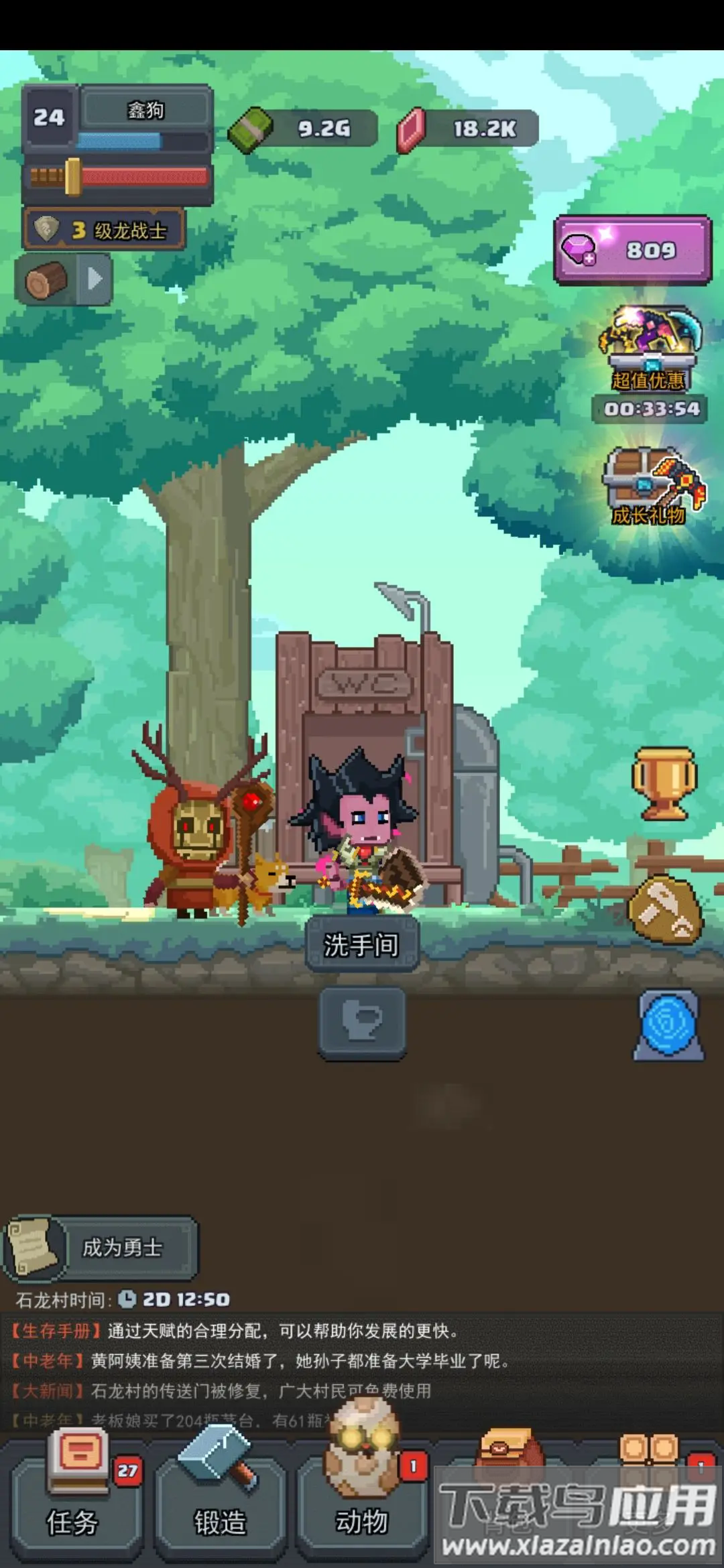Tap the green cash currency counter
The width and height of the screenshot is (724, 1568).
[x=304, y=128]
